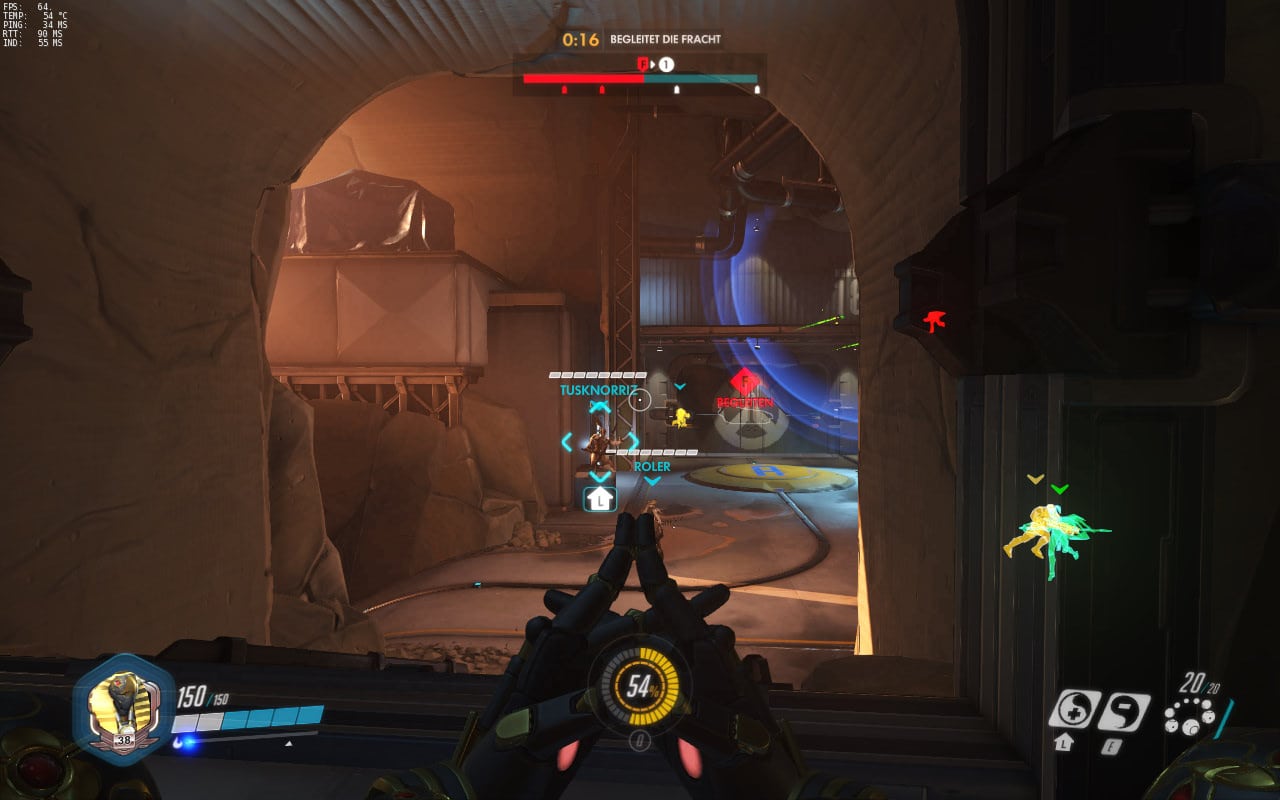1280x800 pixels.
Task: Click the red enemy ping marker
Action: coord(935,321)
